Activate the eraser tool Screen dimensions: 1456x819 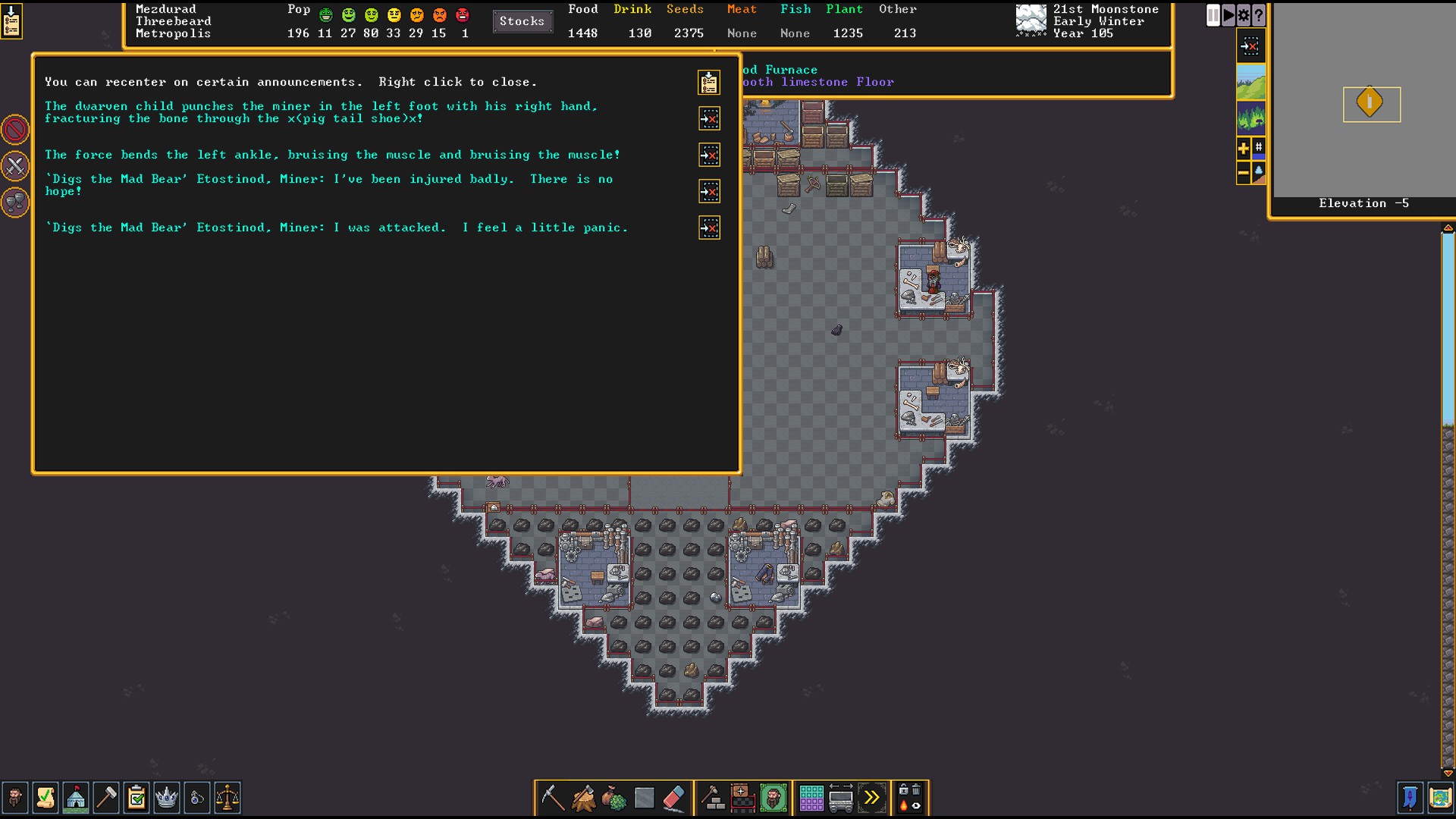pyautogui.click(x=673, y=798)
